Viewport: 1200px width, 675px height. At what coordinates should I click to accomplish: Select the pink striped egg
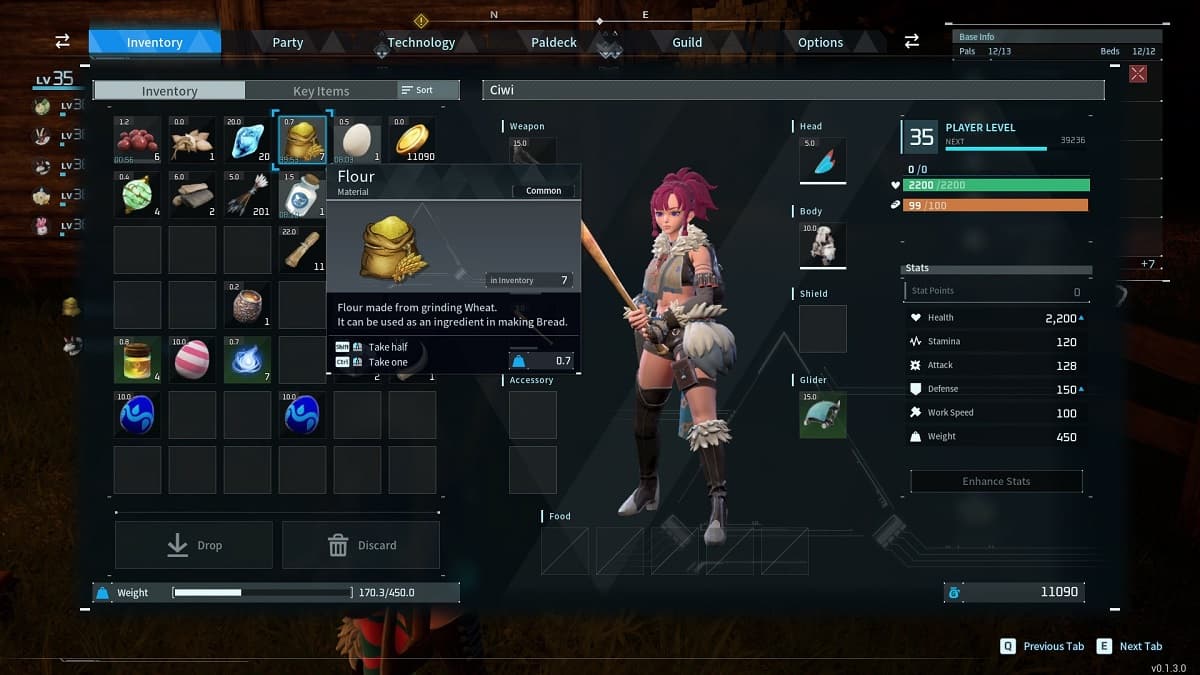pos(192,360)
